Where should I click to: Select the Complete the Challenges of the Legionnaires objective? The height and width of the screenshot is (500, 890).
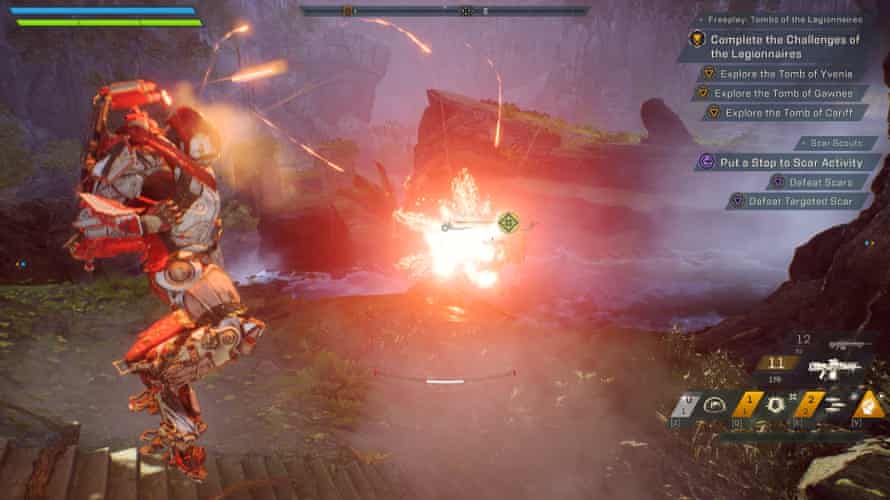[784, 46]
